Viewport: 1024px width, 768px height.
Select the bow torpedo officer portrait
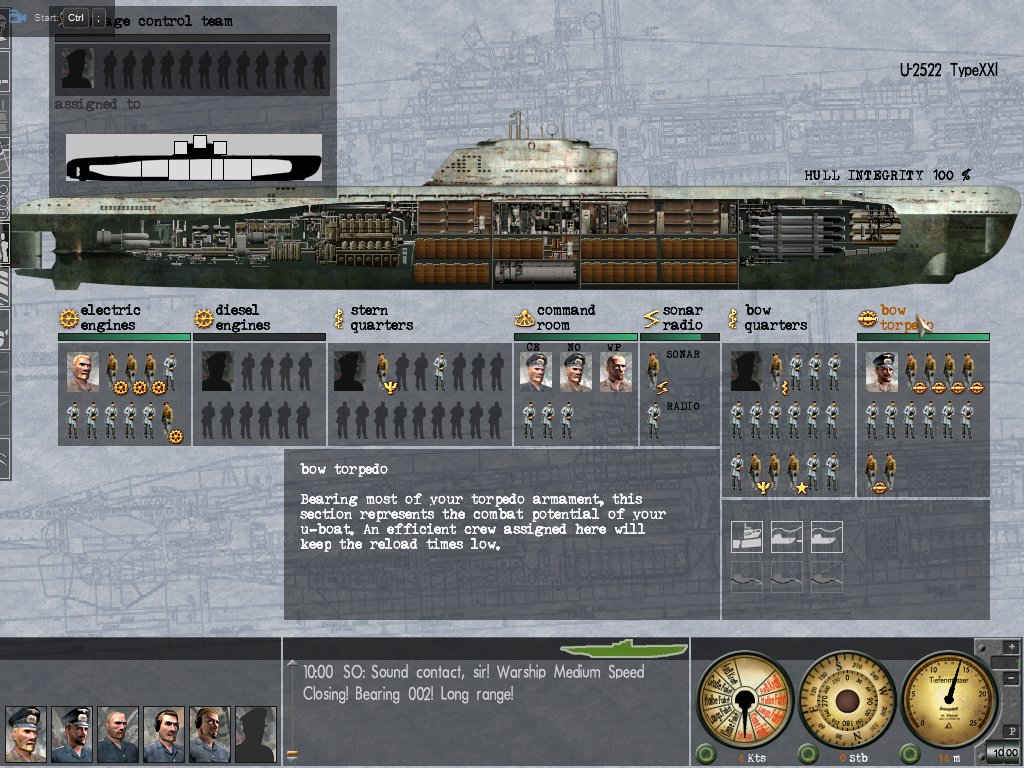(x=881, y=372)
